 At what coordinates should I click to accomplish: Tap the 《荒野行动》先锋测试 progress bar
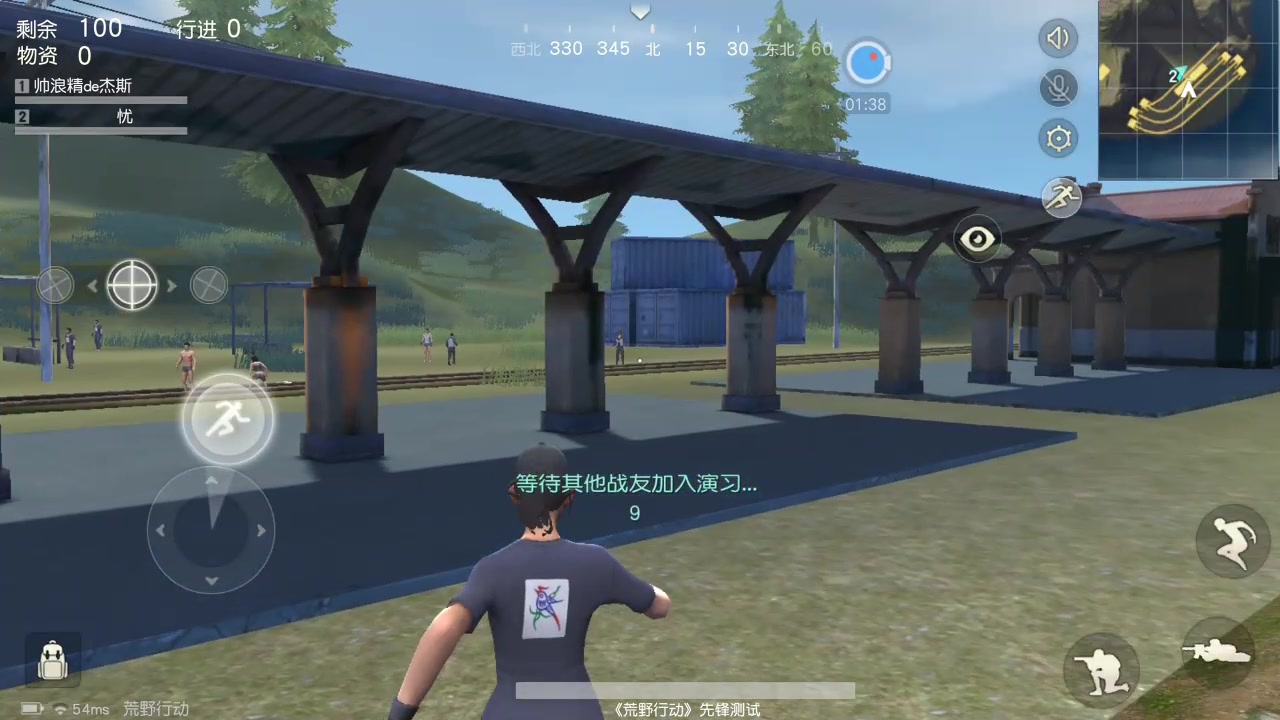coord(685,690)
